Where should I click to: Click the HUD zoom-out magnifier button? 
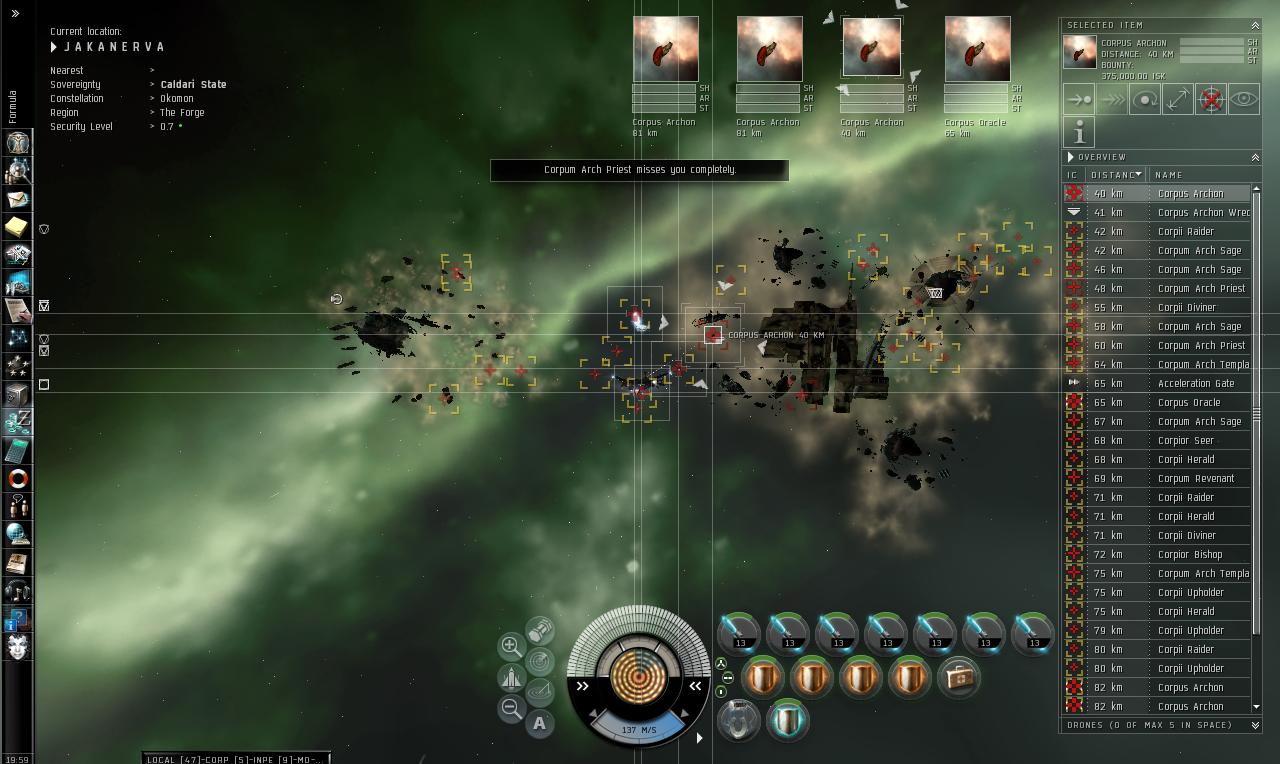click(x=511, y=709)
